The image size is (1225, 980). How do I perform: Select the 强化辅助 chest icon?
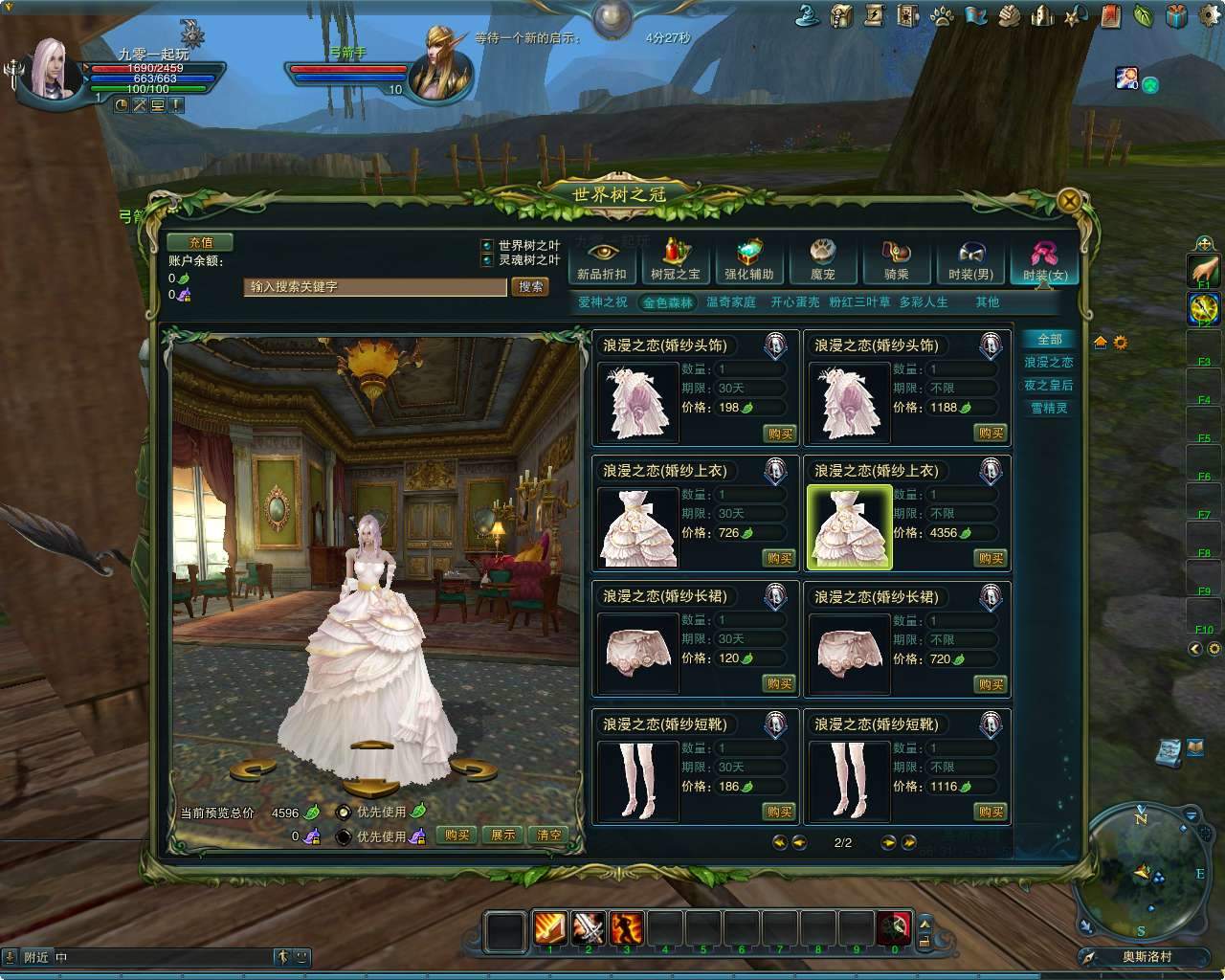[x=749, y=260]
